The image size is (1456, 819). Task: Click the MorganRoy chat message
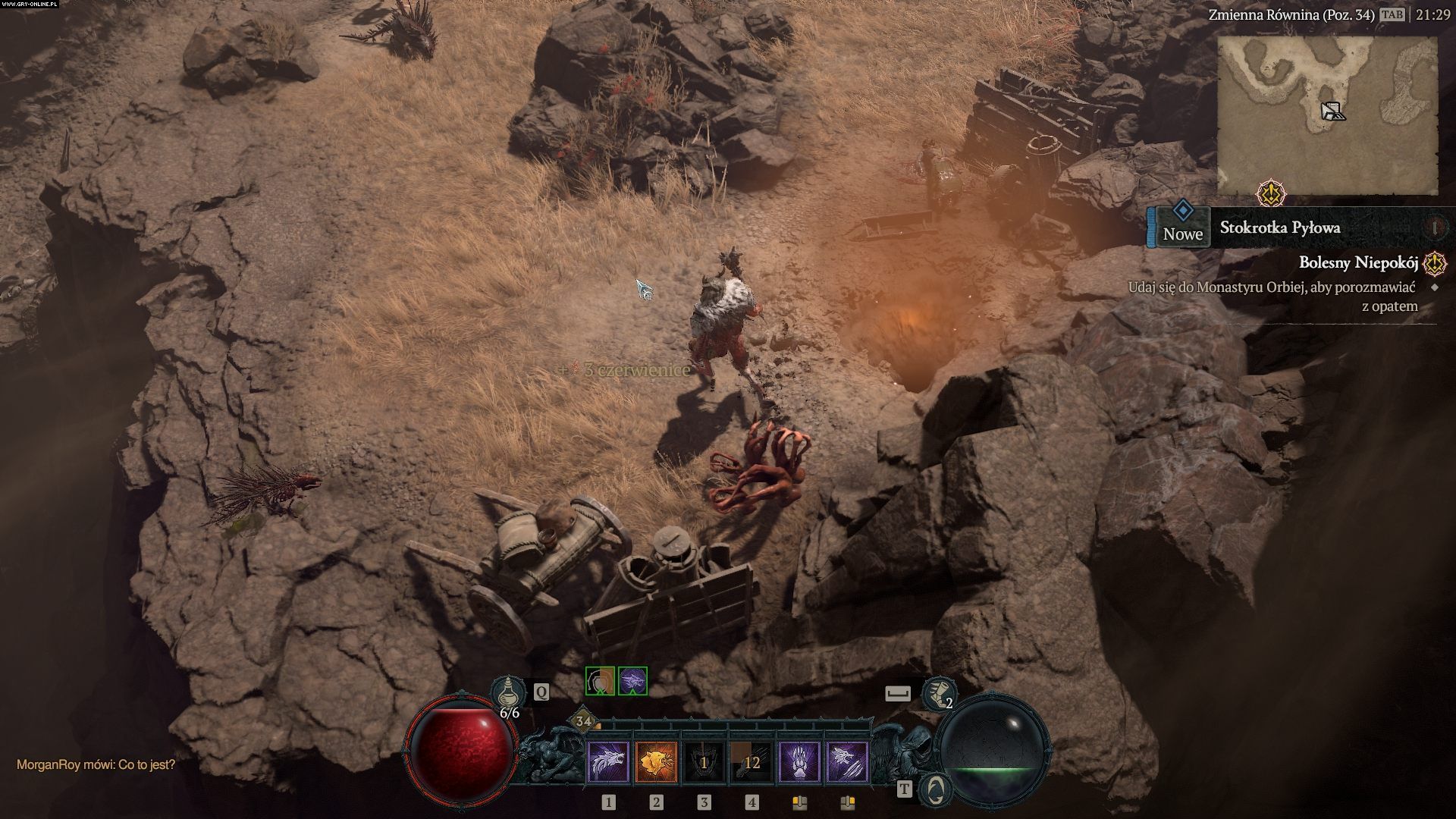coord(96,764)
